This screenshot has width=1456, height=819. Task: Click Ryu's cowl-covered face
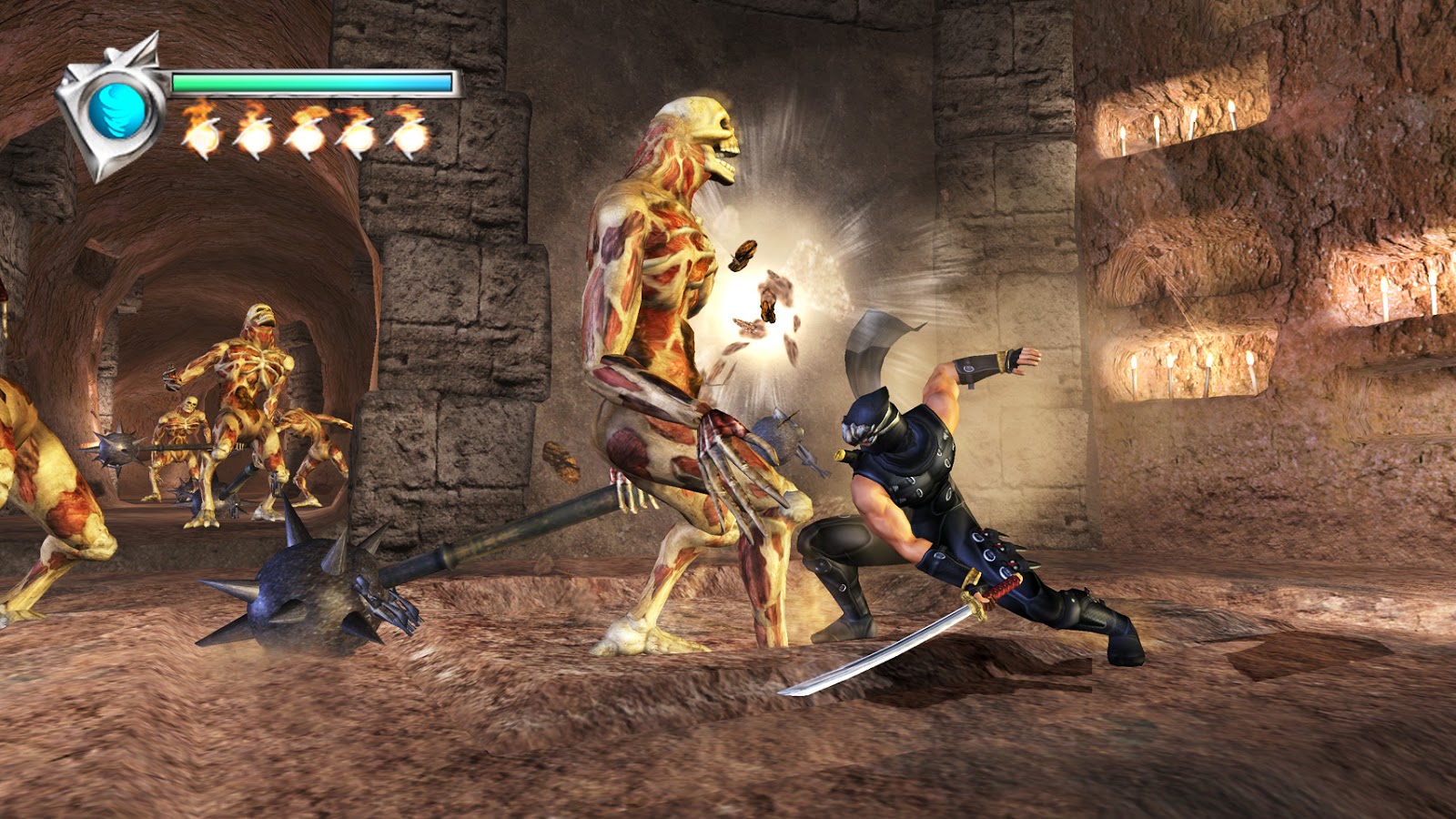862,423
